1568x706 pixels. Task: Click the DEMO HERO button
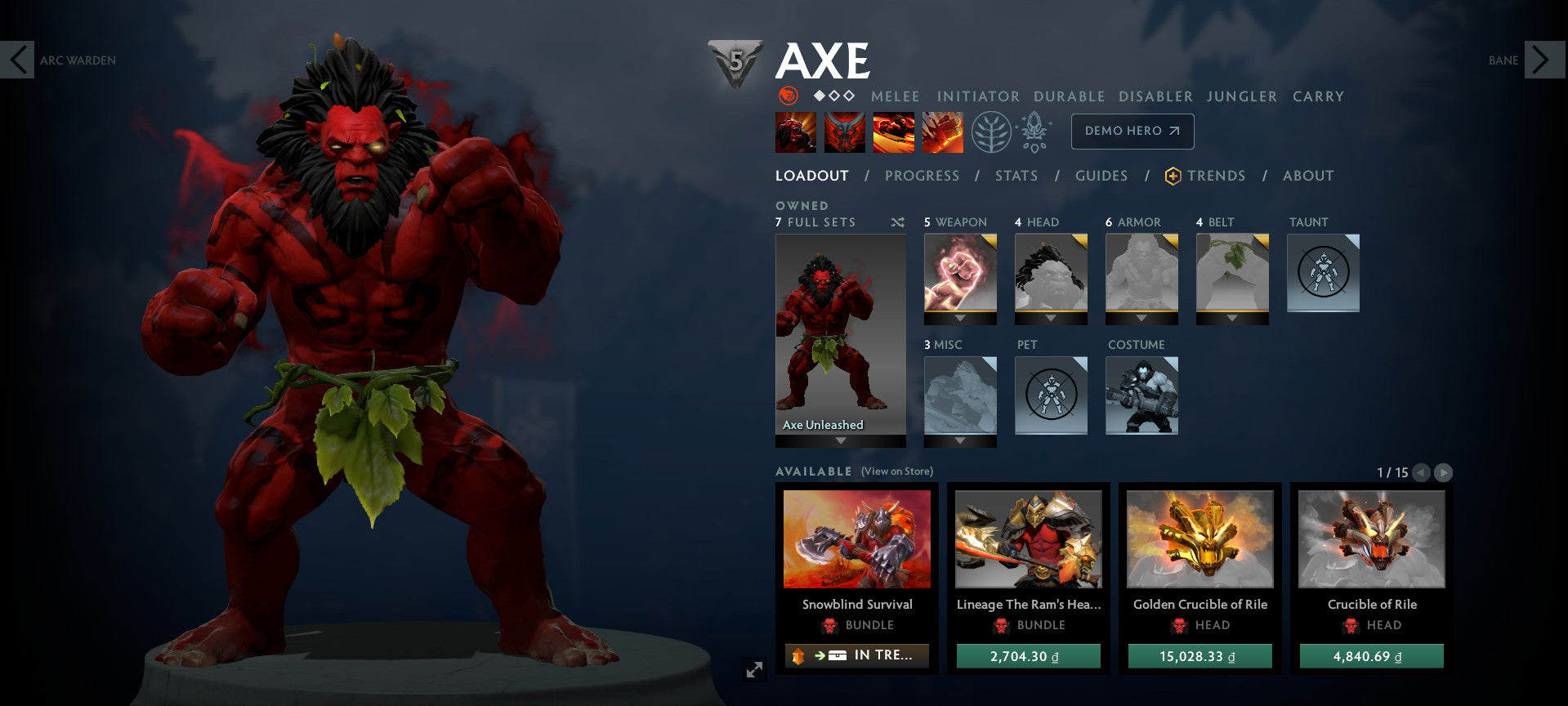point(1132,131)
